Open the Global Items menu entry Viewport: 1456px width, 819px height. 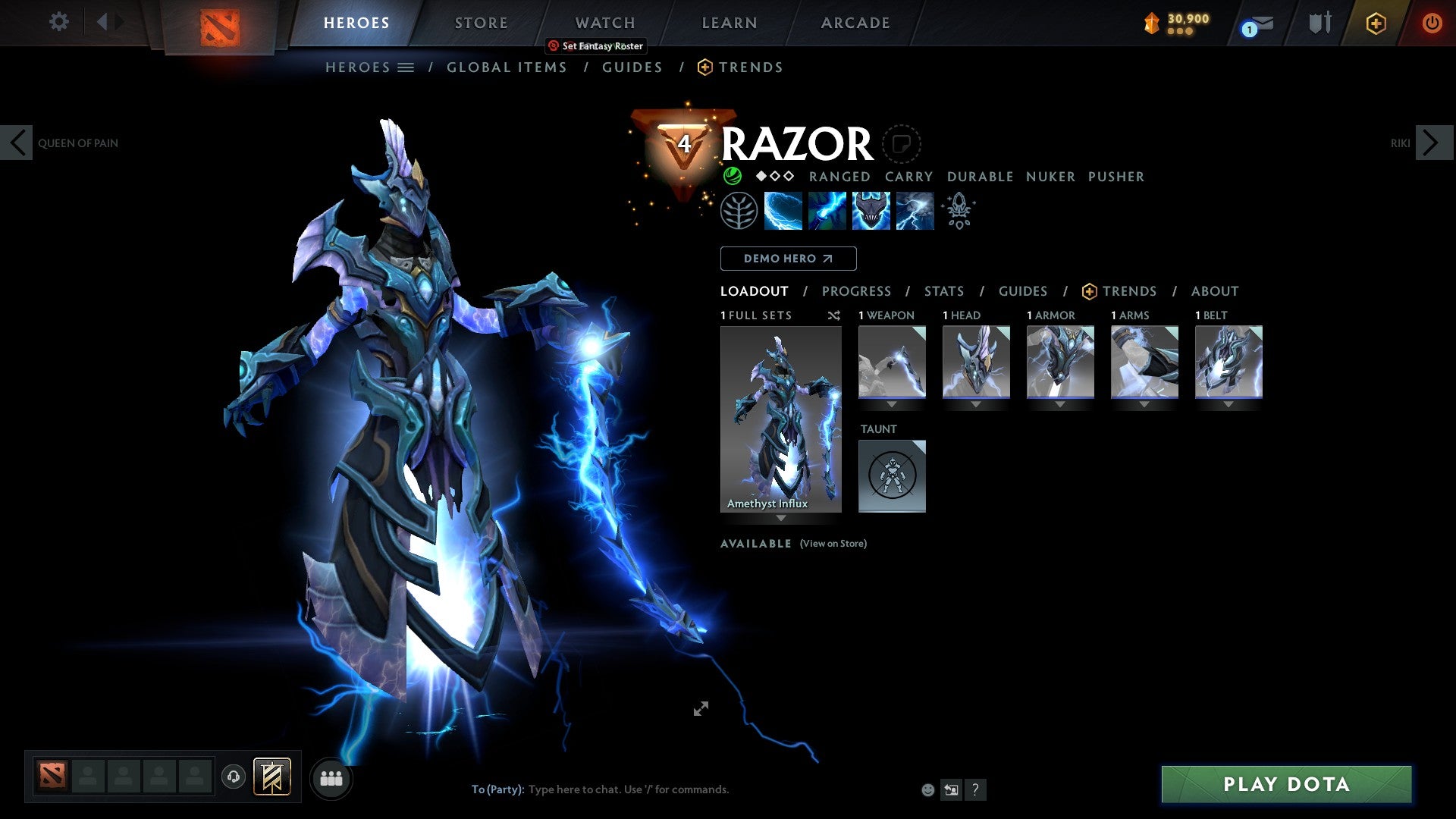[x=507, y=67]
